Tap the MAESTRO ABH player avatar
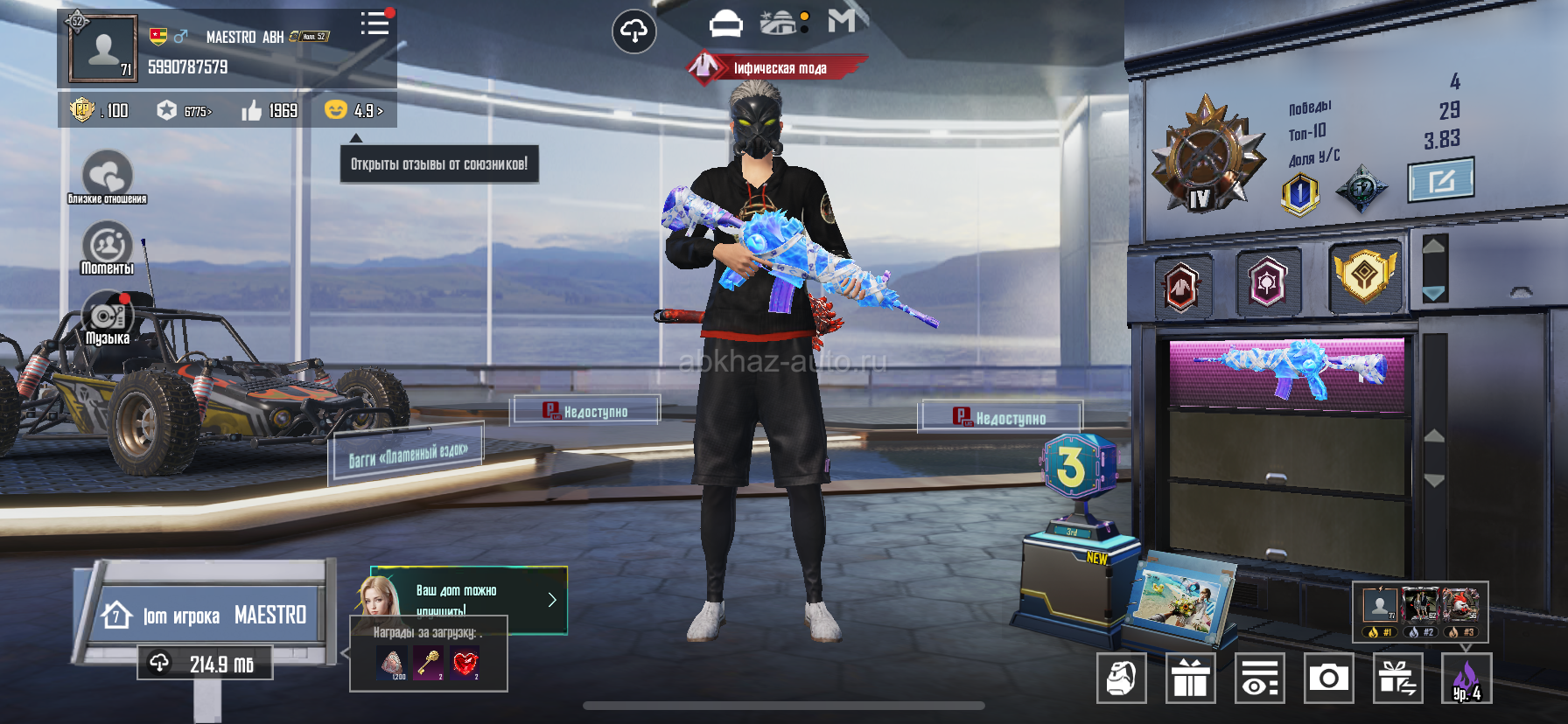1568x724 pixels. pyautogui.click(x=103, y=49)
